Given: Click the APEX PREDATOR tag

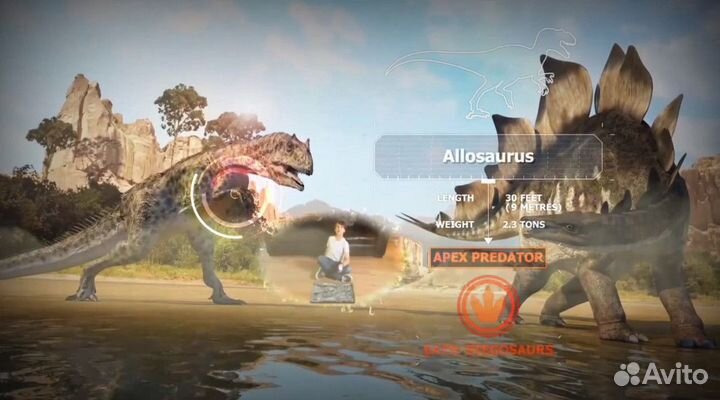Looking at the screenshot, I should coord(488,257).
